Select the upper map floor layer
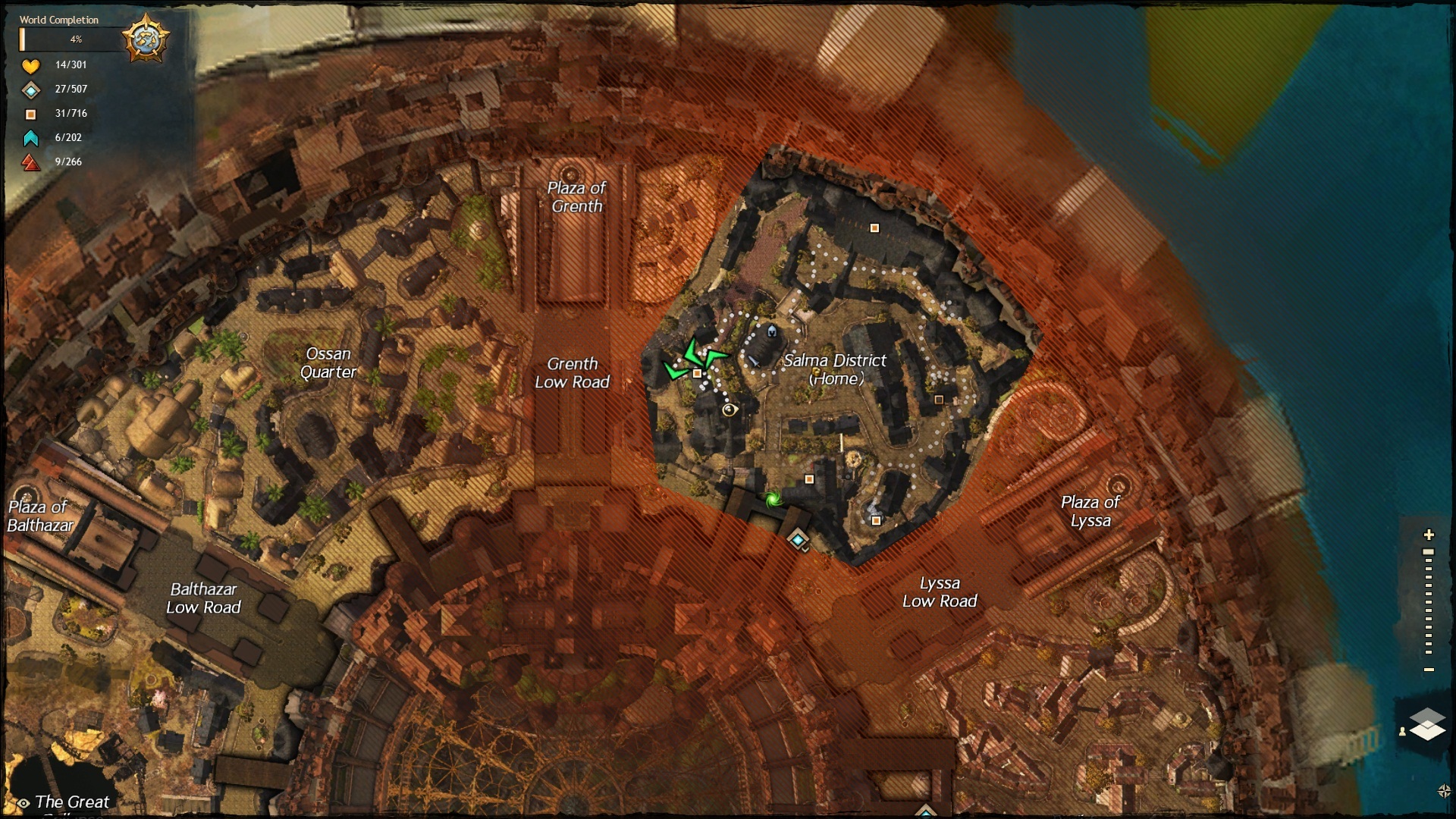This screenshot has height=819, width=1456. pyautogui.click(x=1428, y=717)
